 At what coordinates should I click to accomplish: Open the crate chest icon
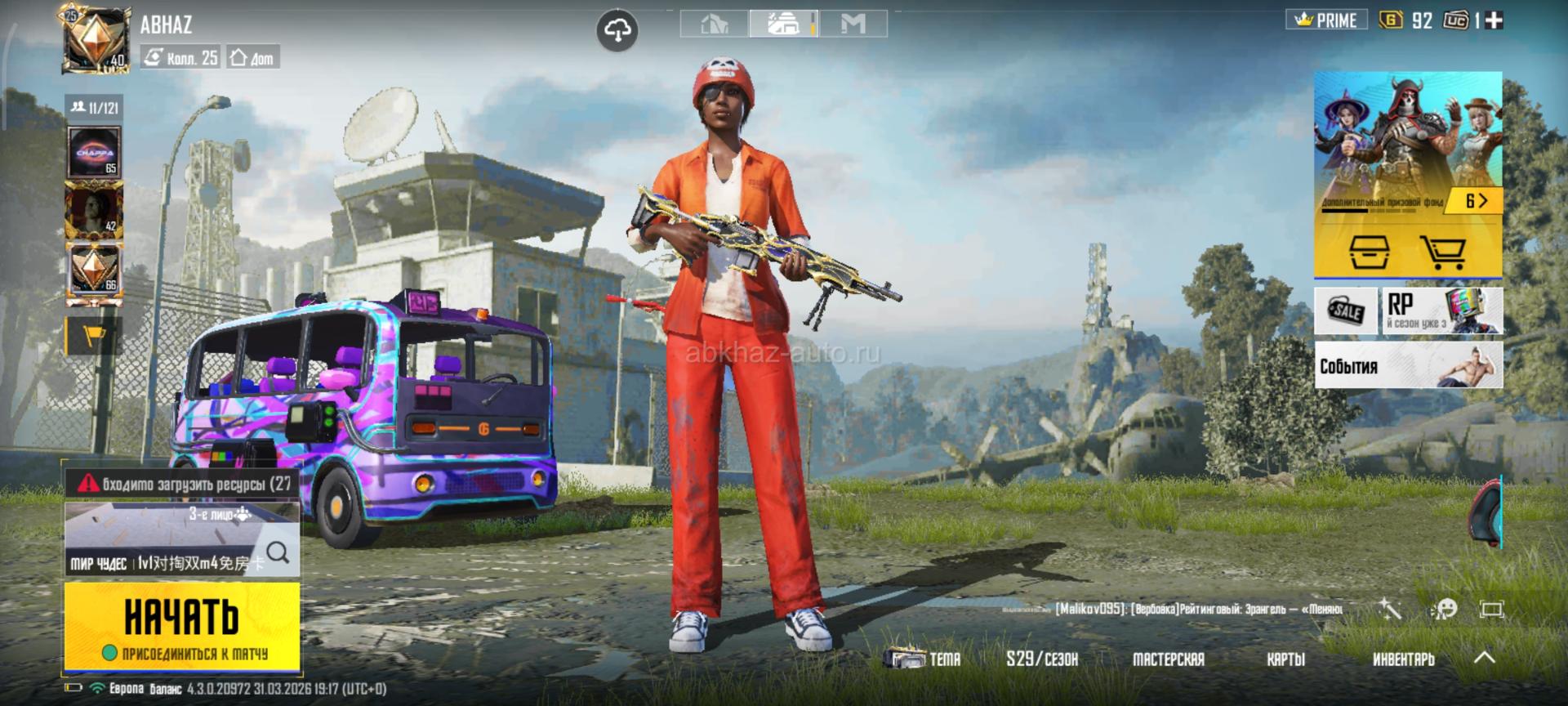click(1369, 252)
